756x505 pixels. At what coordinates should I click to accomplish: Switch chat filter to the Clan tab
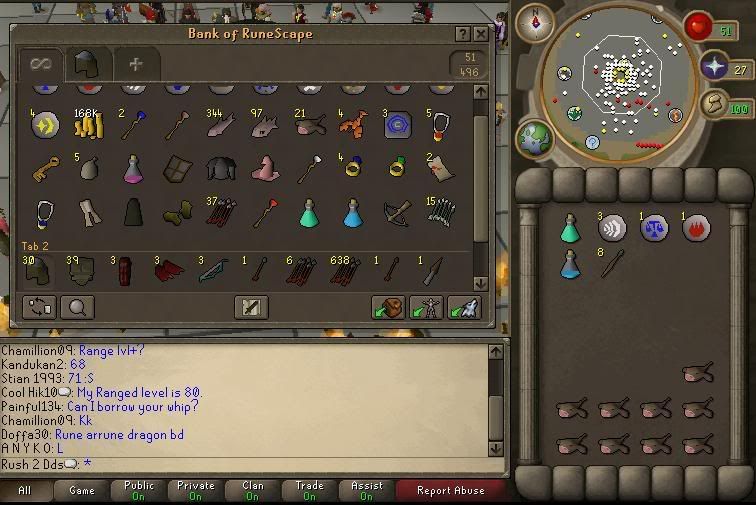tap(253, 490)
